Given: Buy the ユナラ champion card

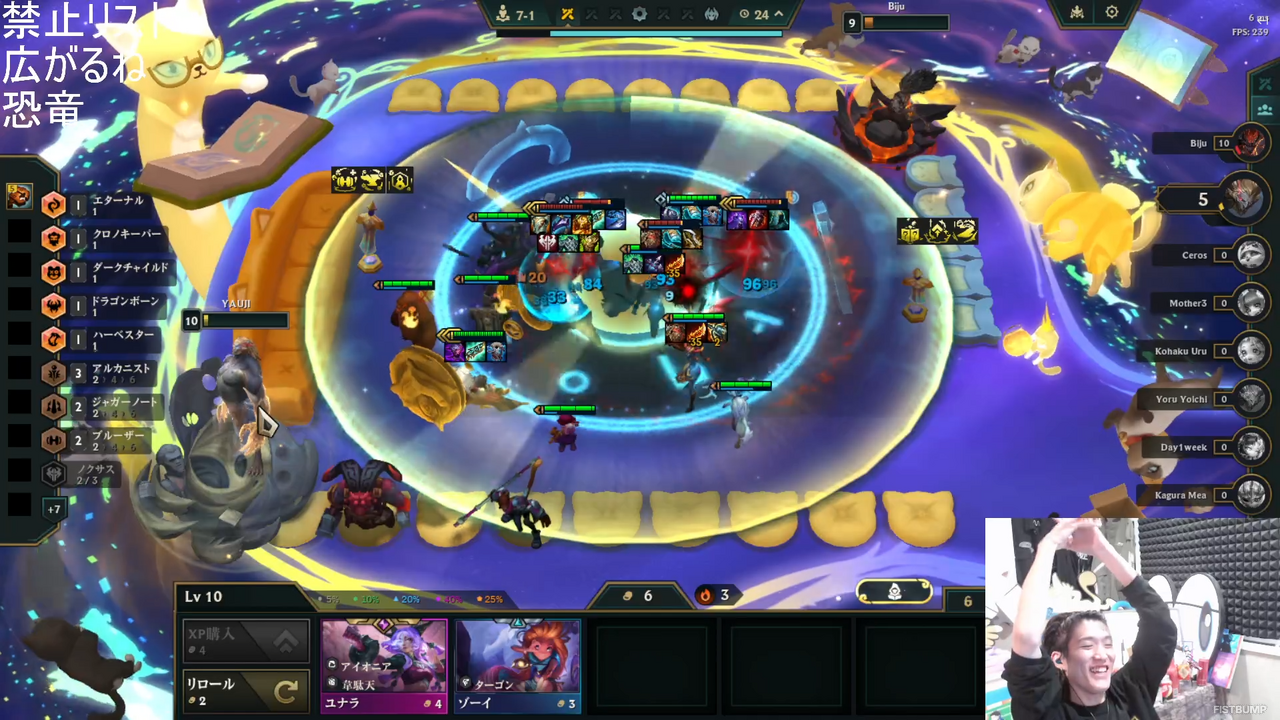Looking at the screenshot, I should pos(383,665).
